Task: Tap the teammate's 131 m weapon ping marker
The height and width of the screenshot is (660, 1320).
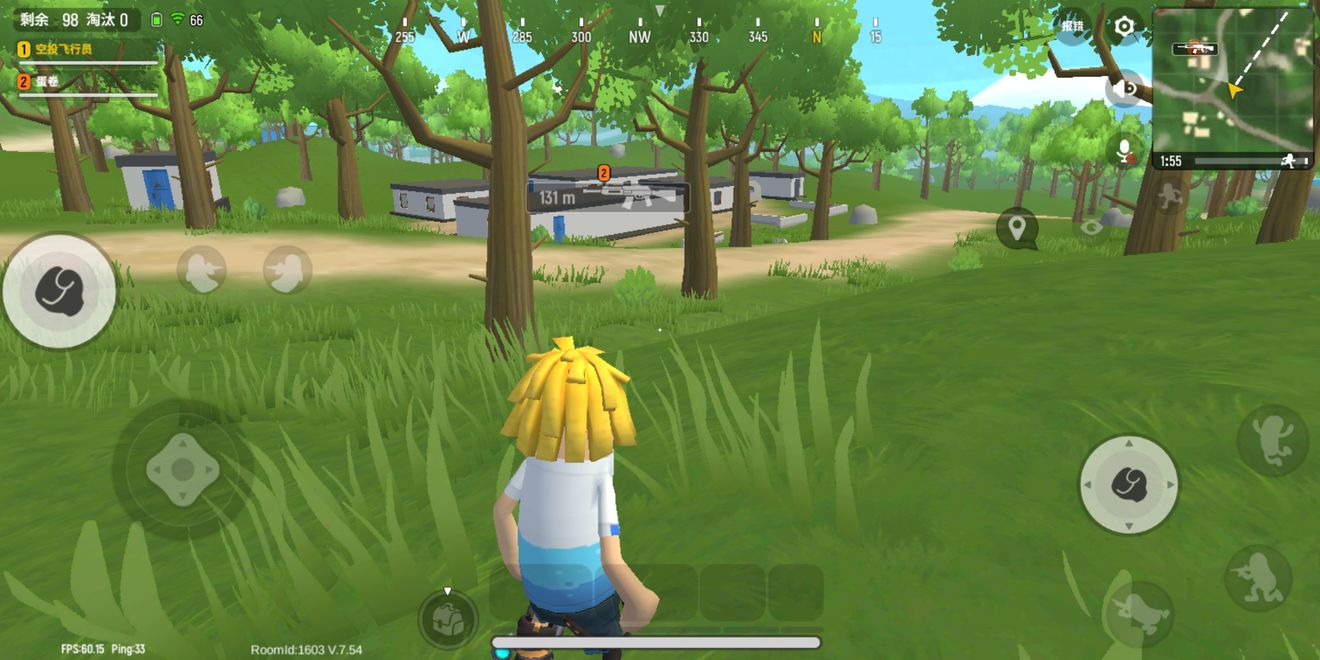Action: click(607, 196)
